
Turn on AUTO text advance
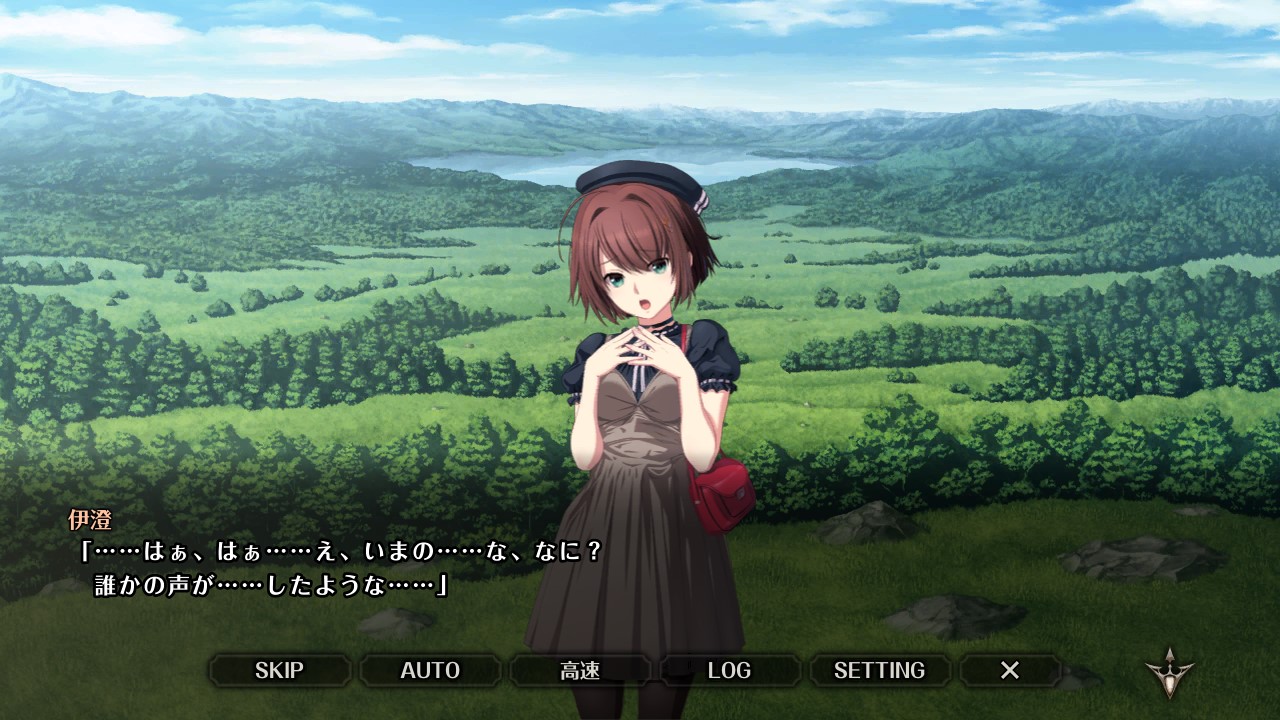click(x=430, y=670)
